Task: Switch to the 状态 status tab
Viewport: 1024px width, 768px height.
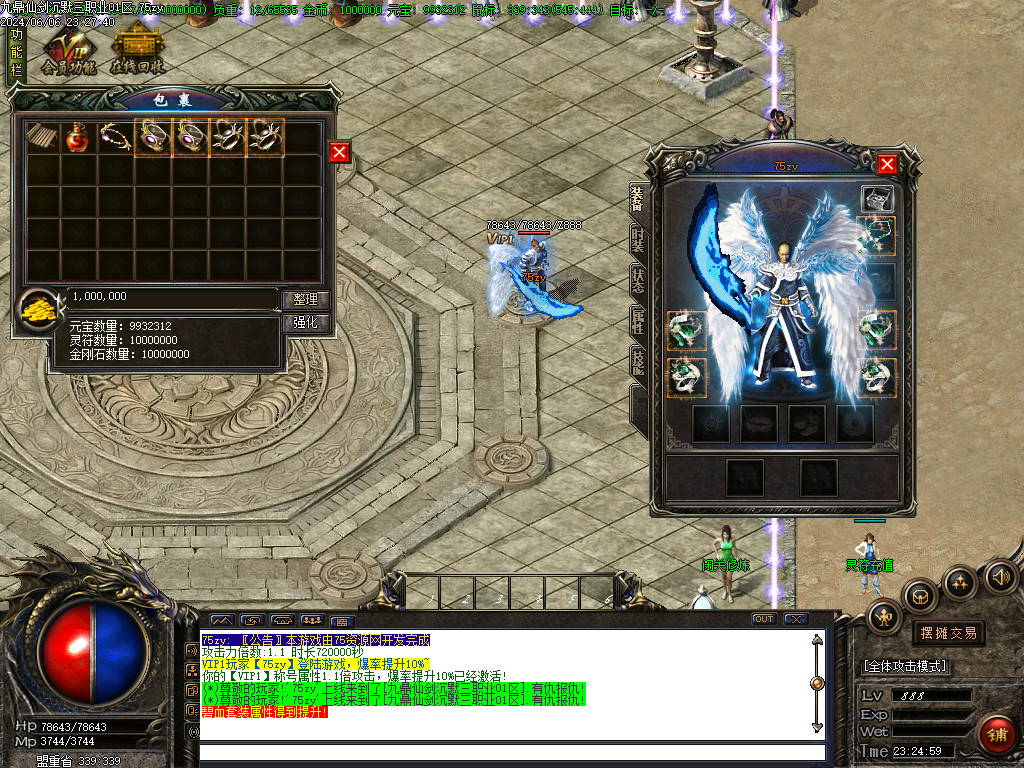Action: pos(637,281)
